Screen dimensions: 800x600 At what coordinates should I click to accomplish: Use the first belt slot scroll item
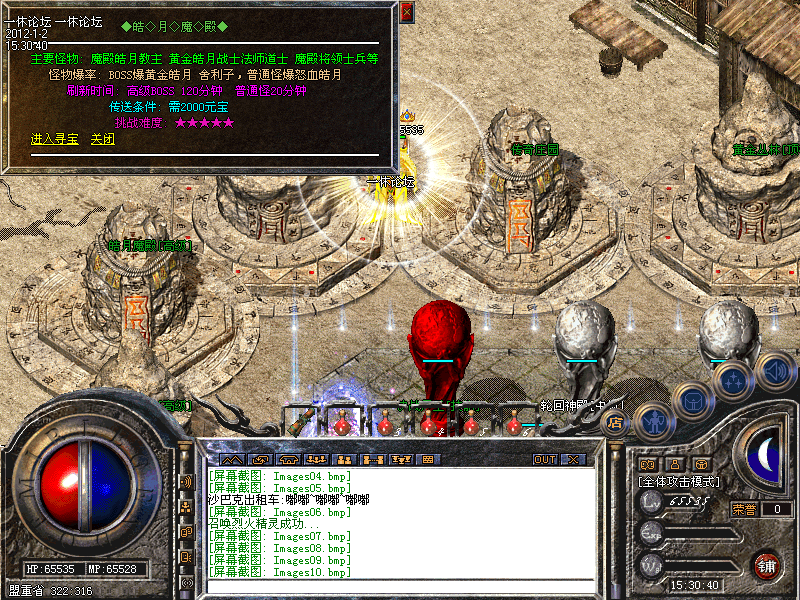tap(300, 422)
